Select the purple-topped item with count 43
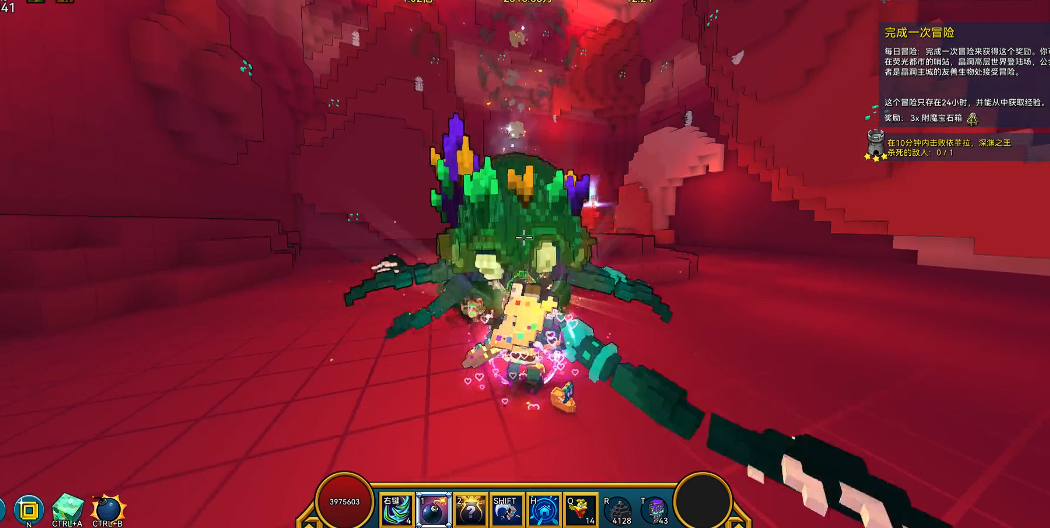The width and height of the screenshot is (1050, 528). 655,509
